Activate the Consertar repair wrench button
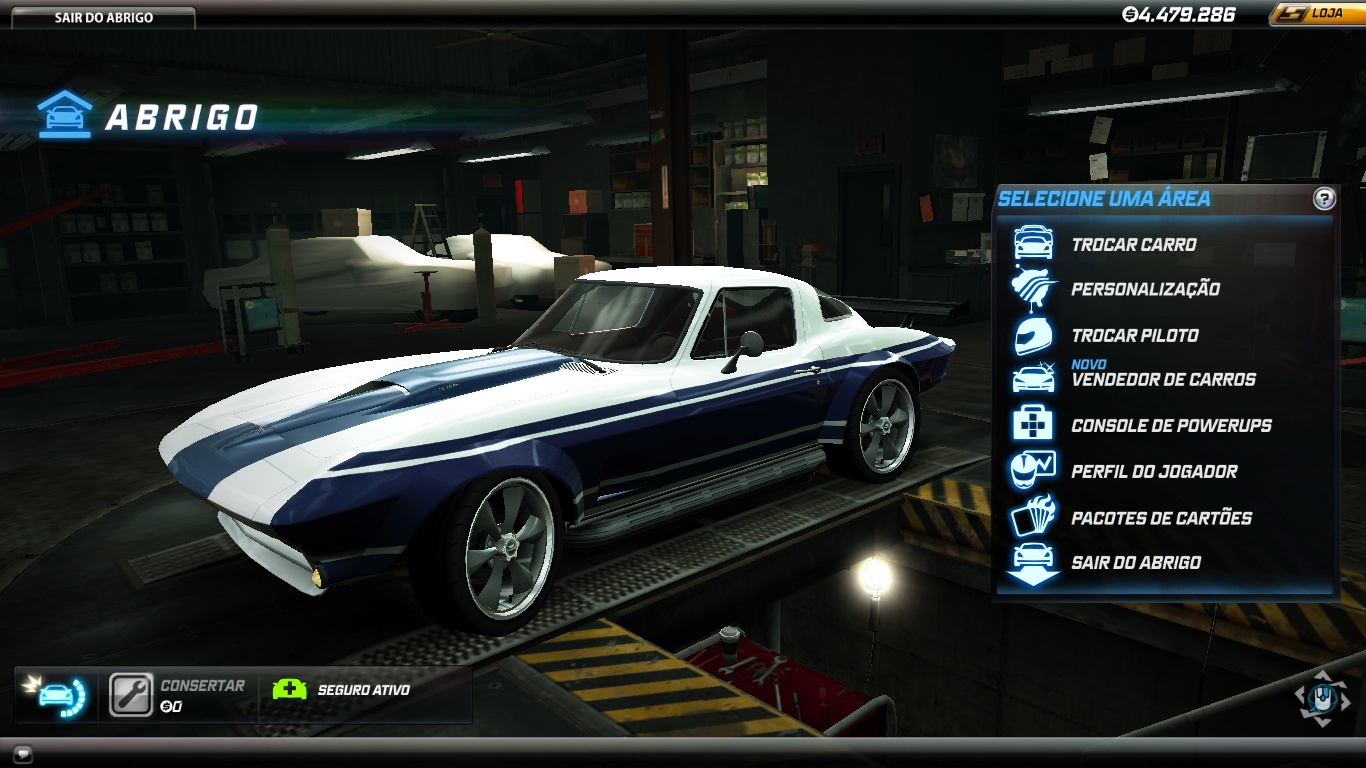The height and width of the screenshot is (768, 1366). point(131,695)
